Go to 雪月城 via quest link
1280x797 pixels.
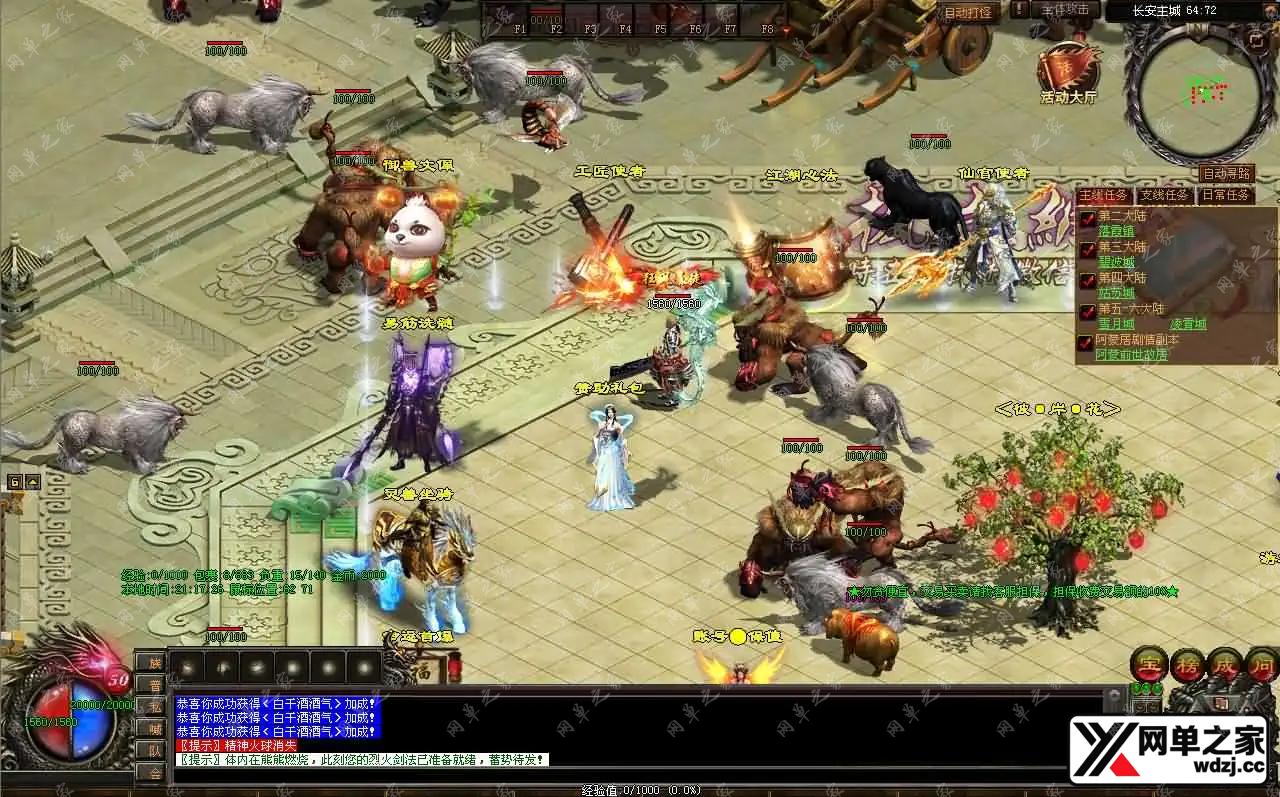coord(1115,325)
